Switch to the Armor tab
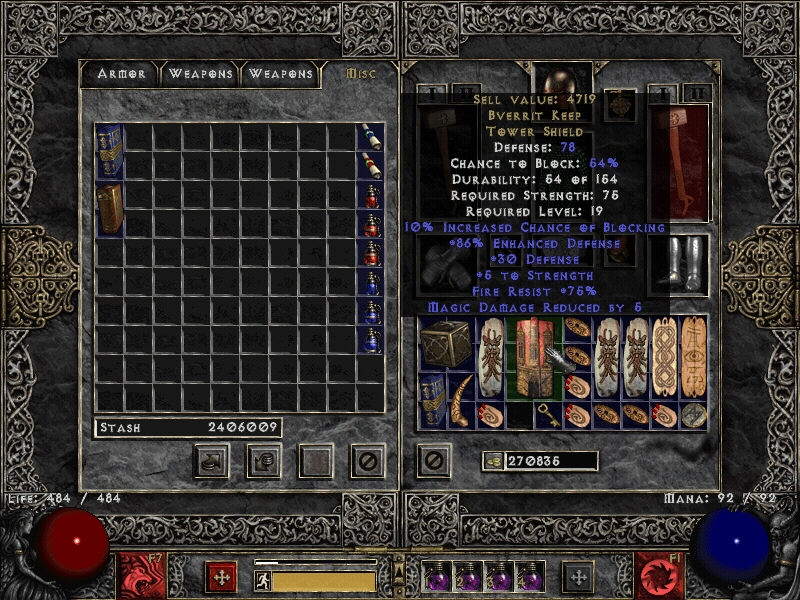800x600 pixels. (x=122, y=74)
